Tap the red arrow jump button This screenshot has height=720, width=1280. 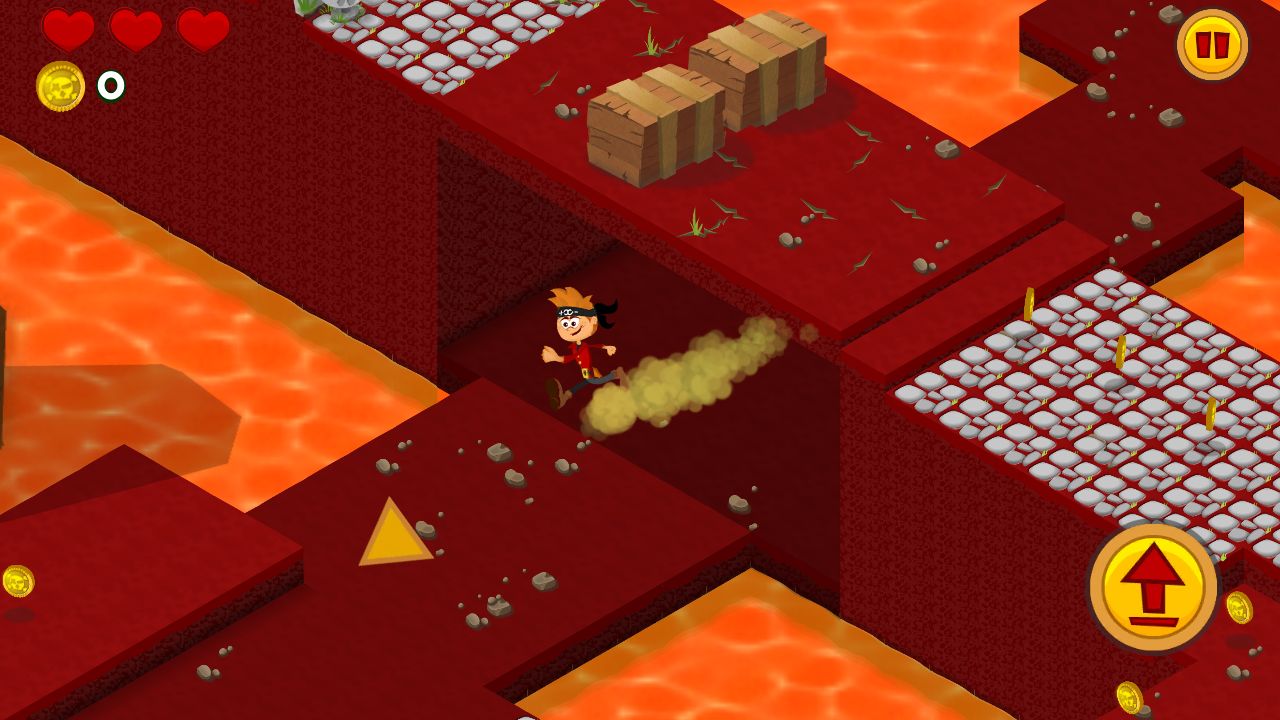pos(1153,586)
